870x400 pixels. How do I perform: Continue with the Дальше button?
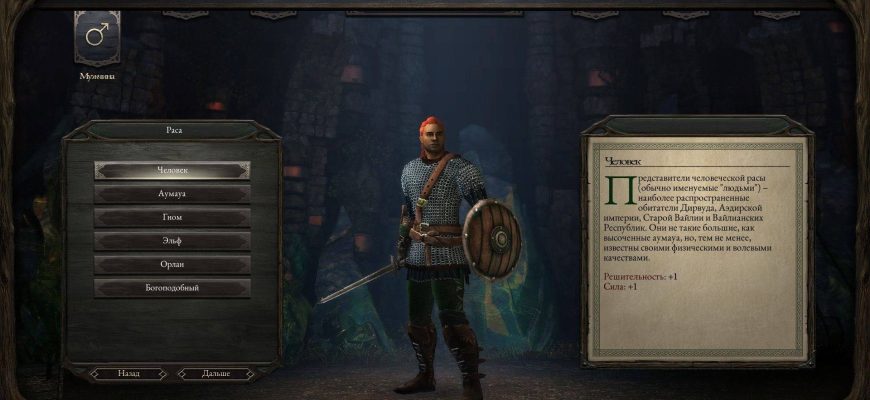coord(216,373)
